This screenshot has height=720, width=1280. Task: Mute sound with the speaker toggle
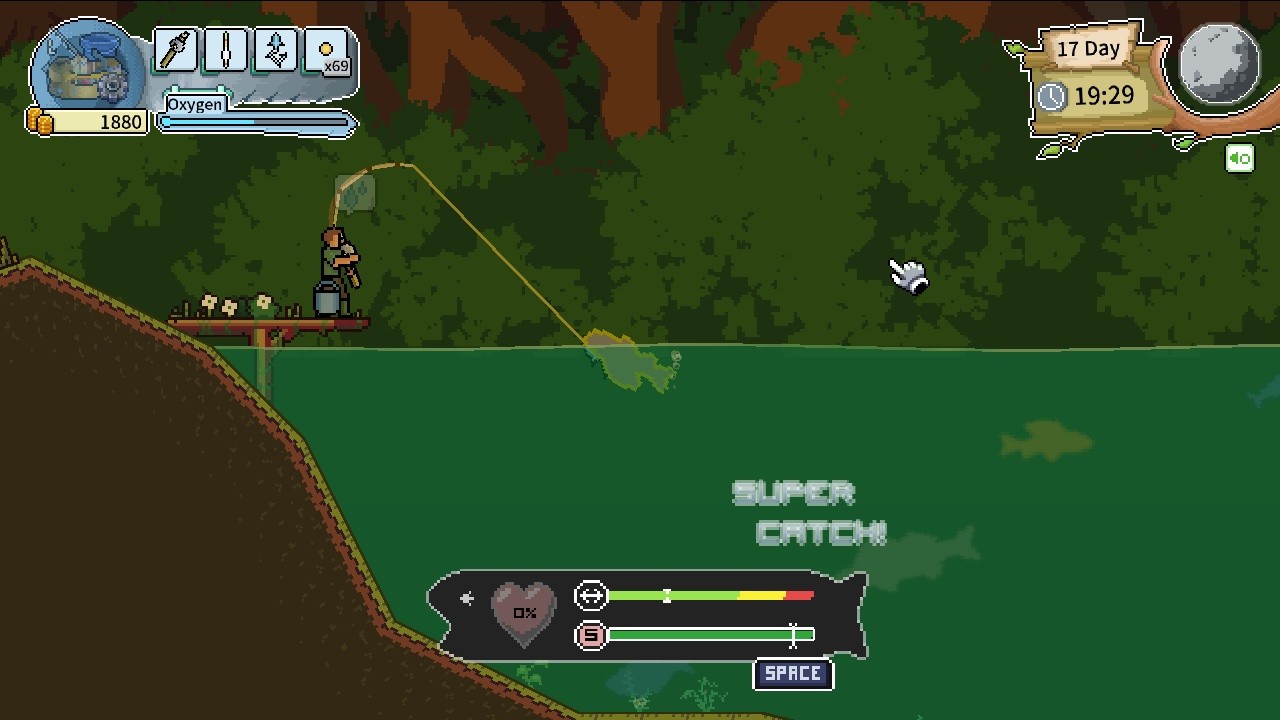click(x=1240, y=158)
